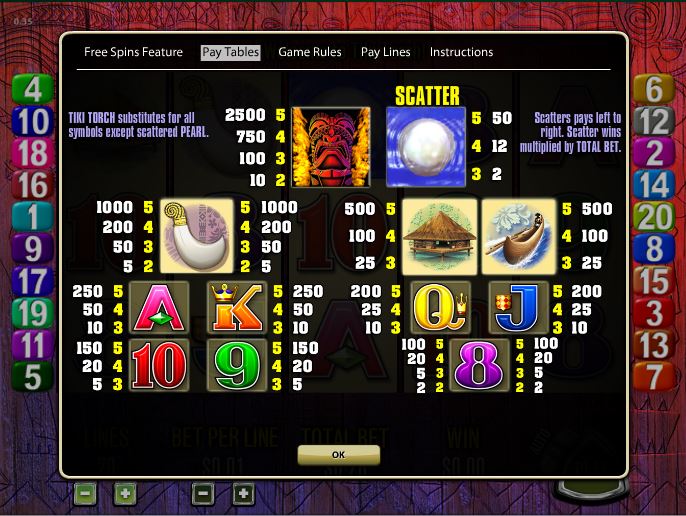This screenshot has width=686, height=516.
Task: Lower the bet per line
Action: 203,493
